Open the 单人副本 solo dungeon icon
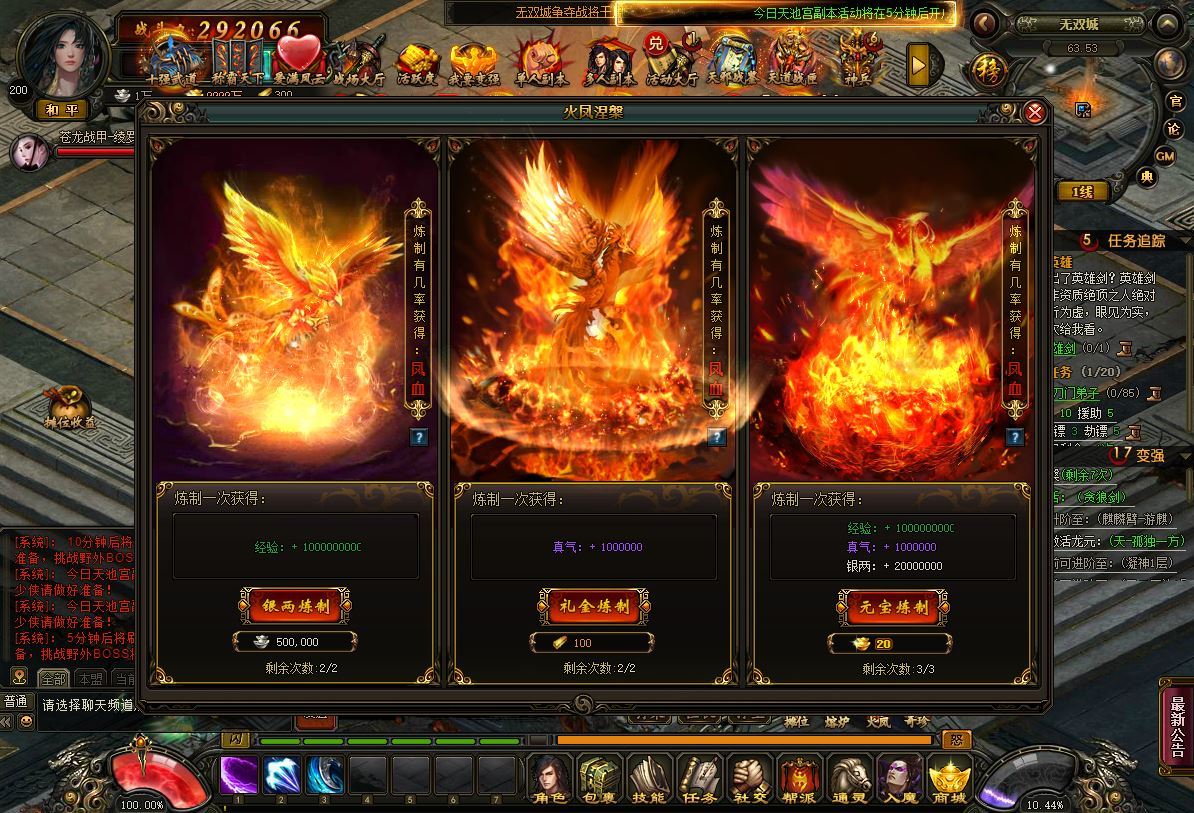The height and width of the screenshot is (813, 1194). 540,64
